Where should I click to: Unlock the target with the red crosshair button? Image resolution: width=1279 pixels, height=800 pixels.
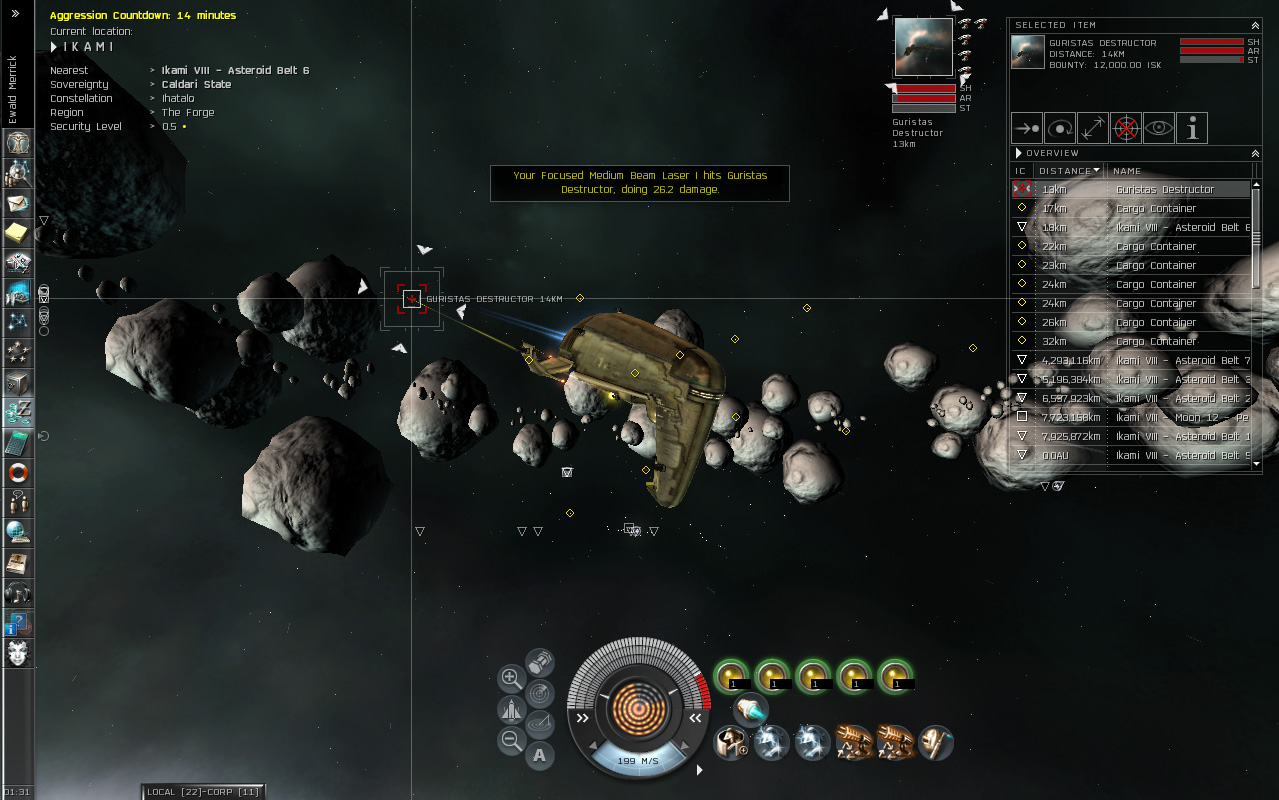click(1126, 128)
